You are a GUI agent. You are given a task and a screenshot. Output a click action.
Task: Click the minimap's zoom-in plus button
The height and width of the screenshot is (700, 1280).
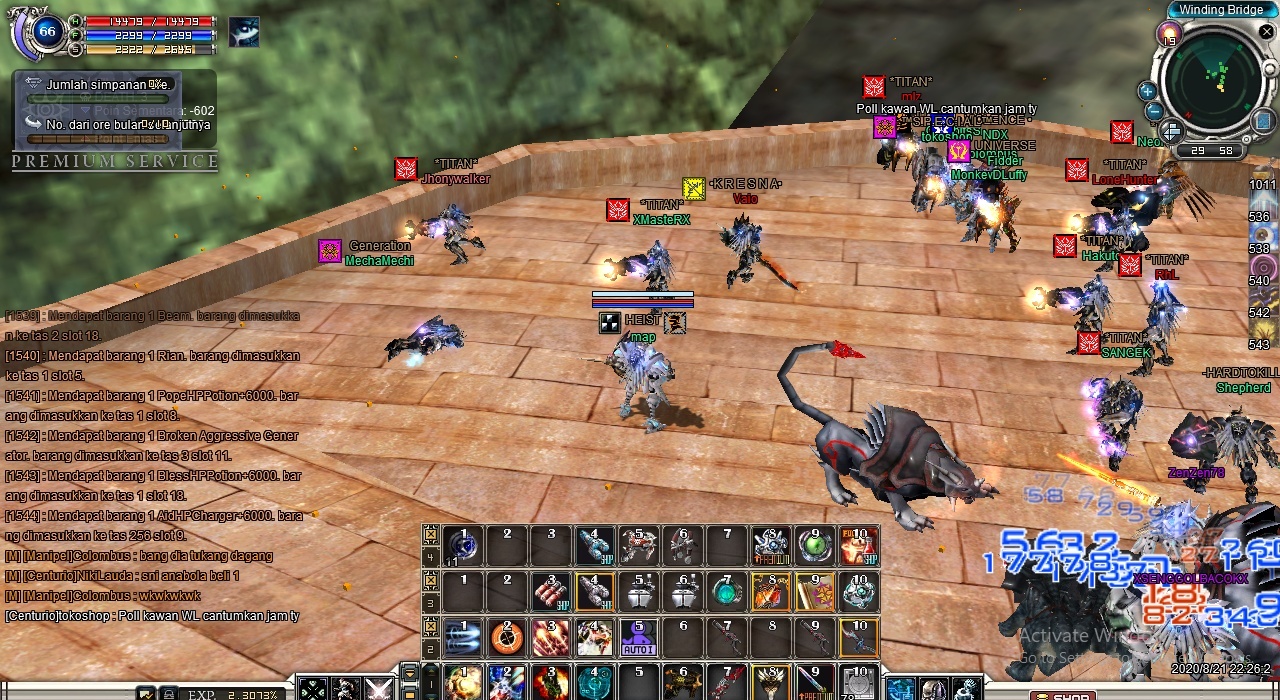[1147, 91]
